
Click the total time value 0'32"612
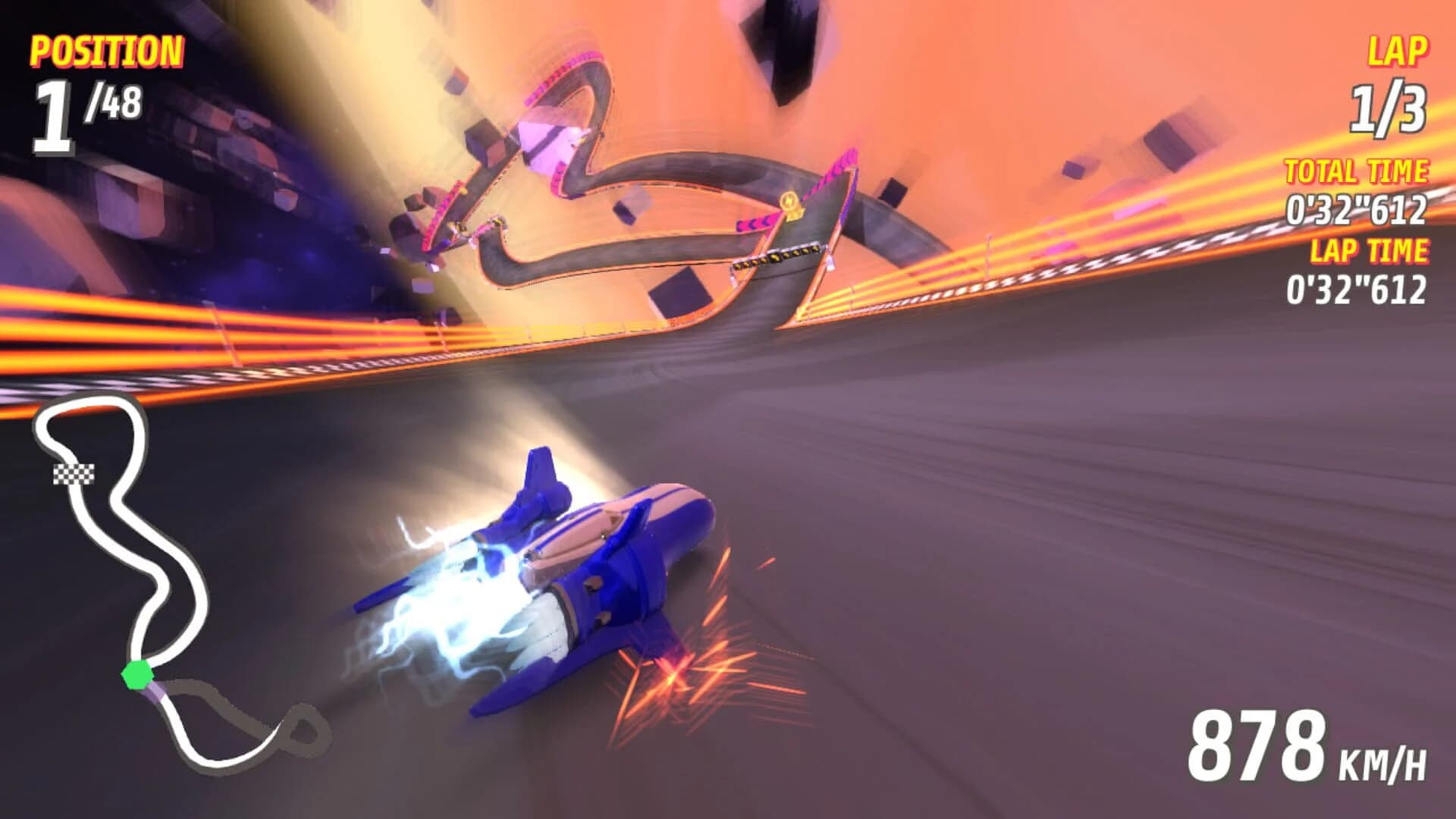pos(1357,209)
